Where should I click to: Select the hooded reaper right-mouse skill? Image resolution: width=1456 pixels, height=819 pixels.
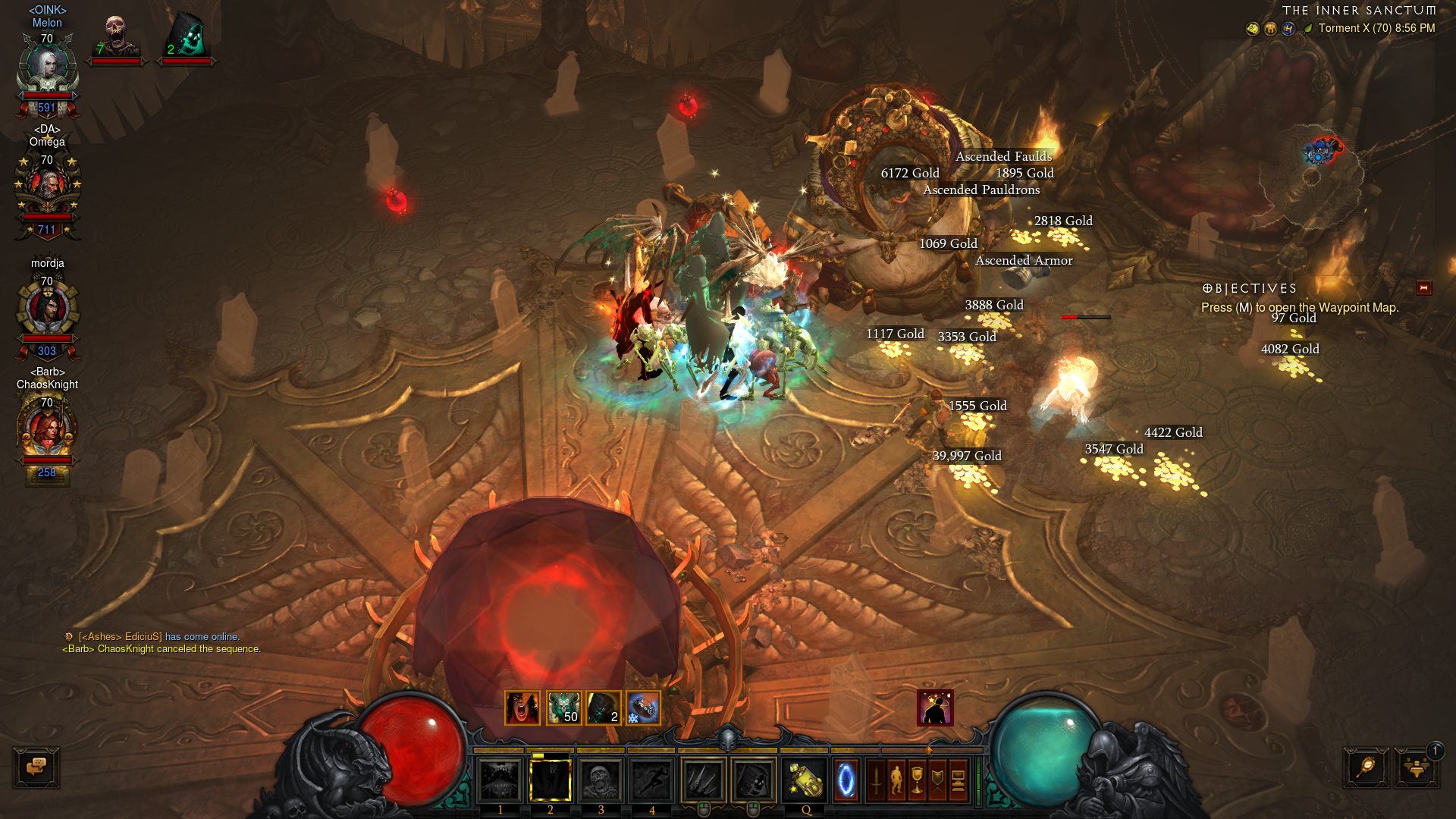pos(753,780)
